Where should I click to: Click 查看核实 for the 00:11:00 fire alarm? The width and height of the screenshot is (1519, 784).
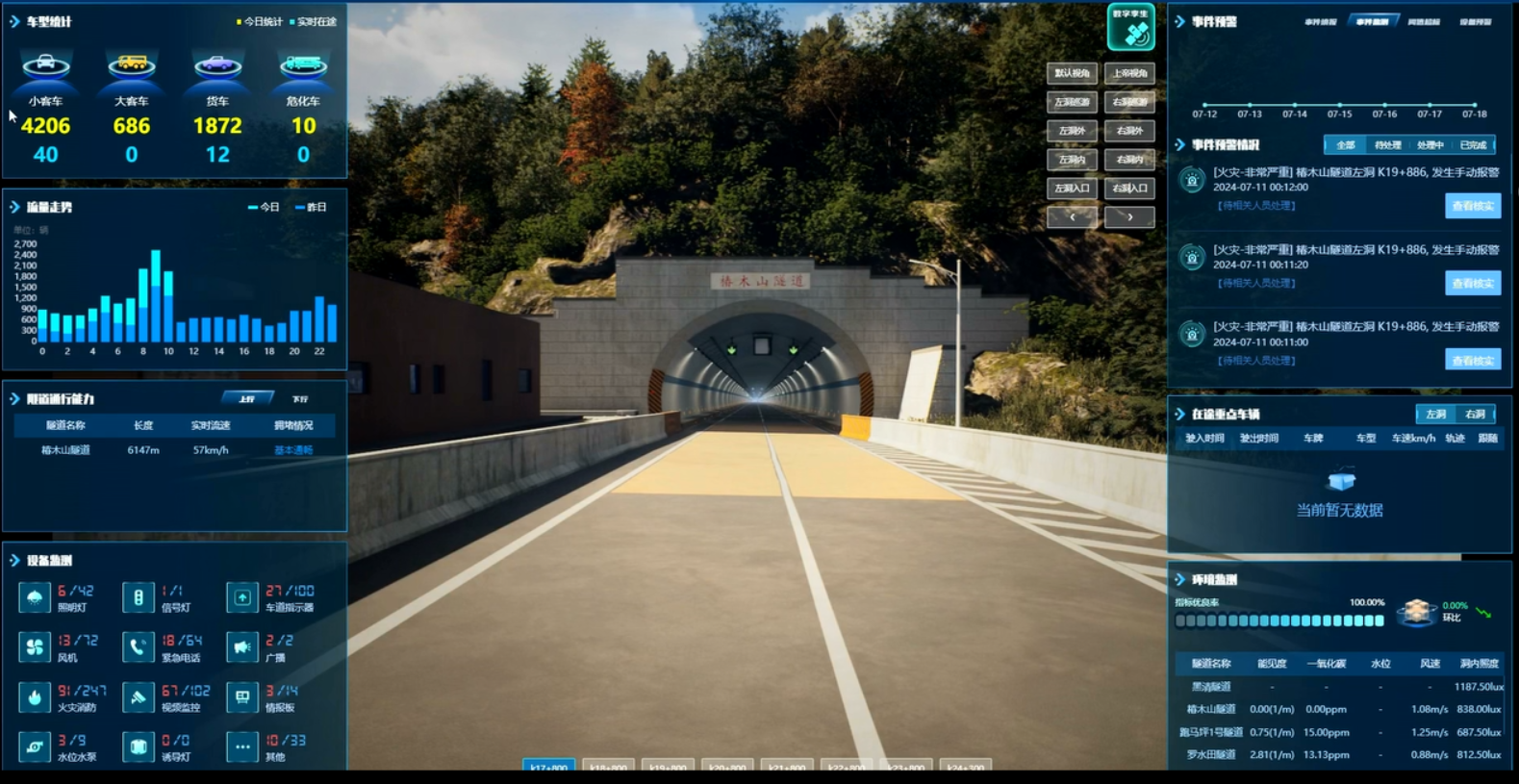pos(1472,361)
